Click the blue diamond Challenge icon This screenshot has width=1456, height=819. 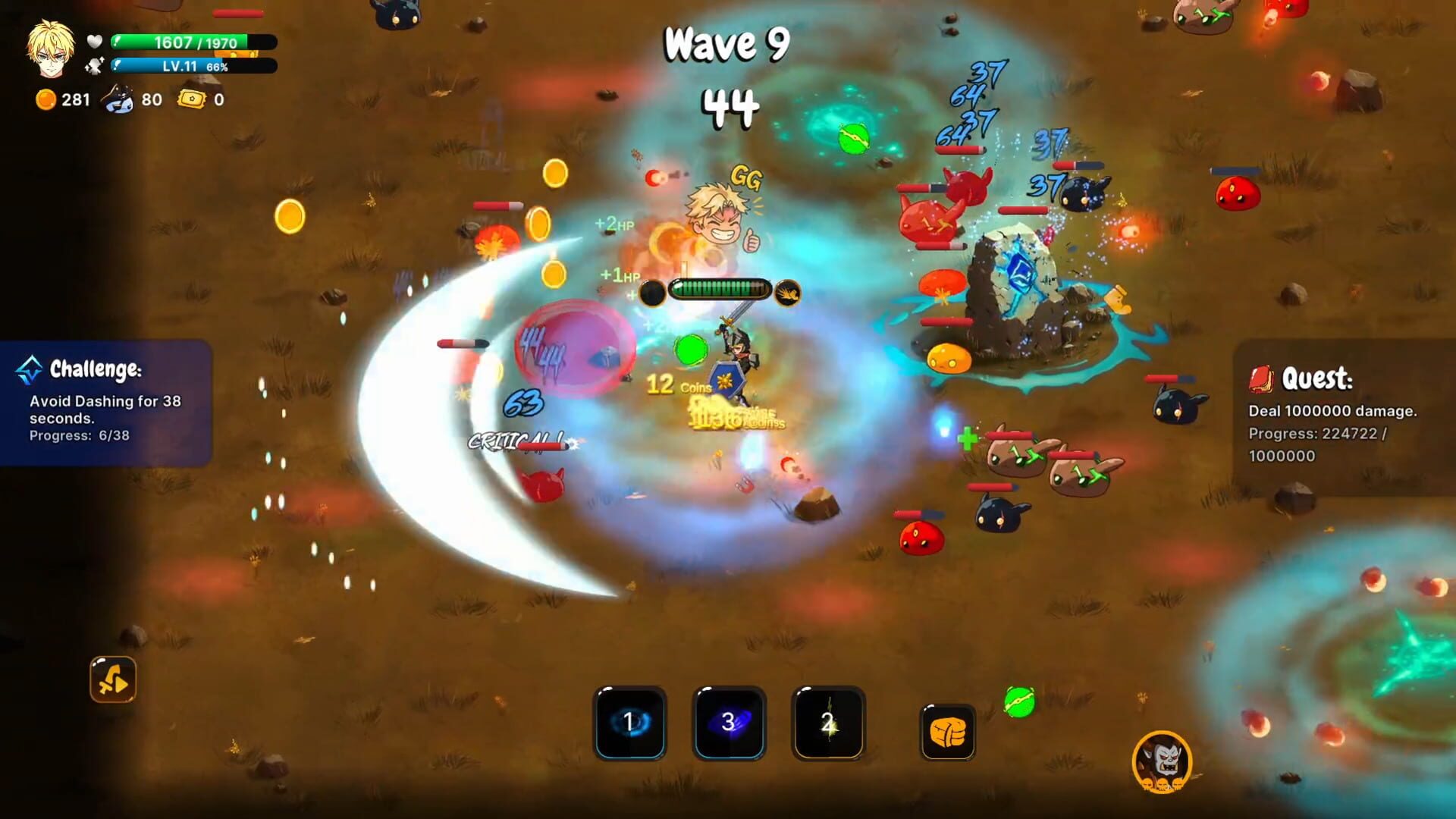click(28, 369)
